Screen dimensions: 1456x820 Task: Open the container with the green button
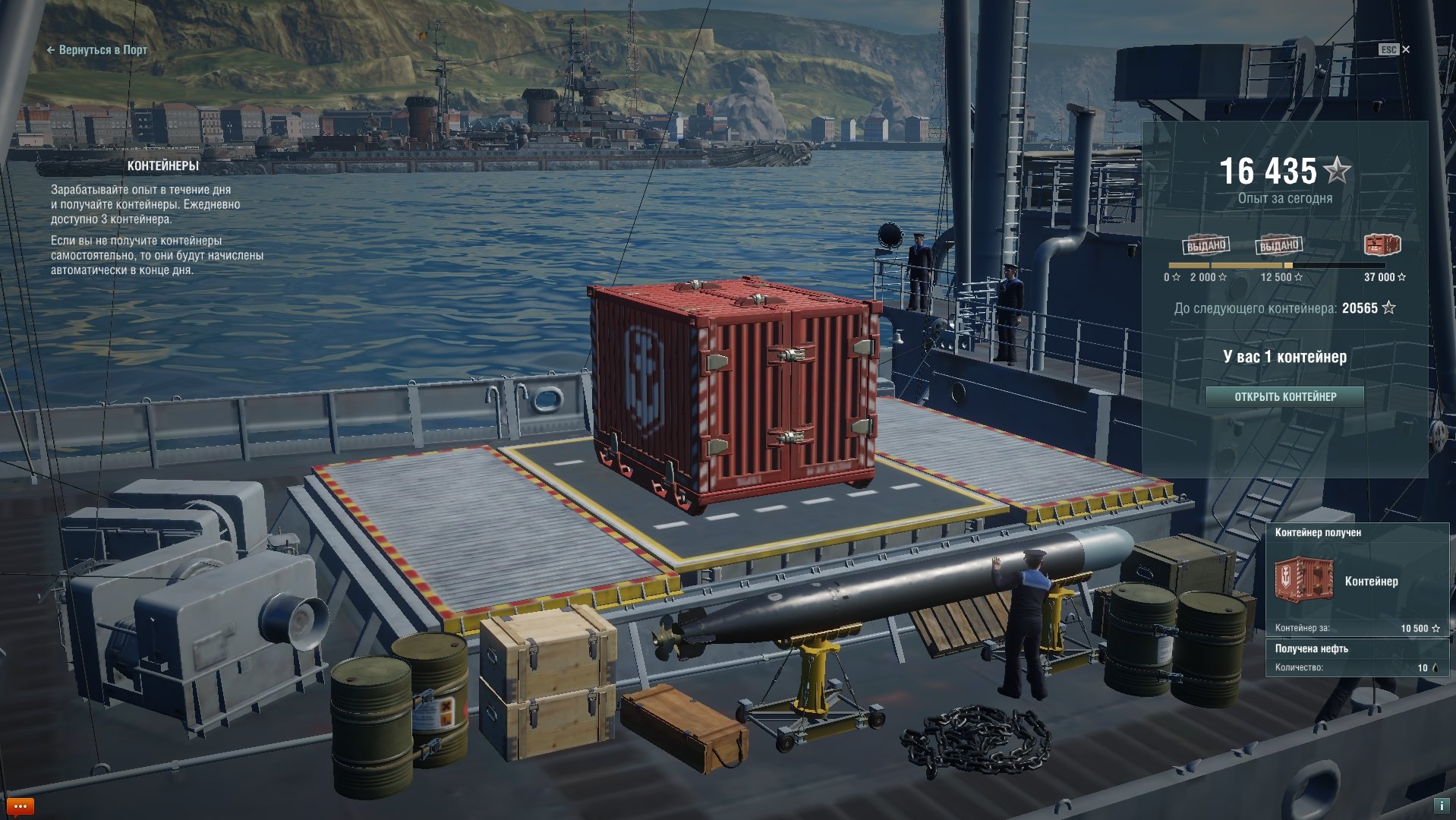(1284, 396)
